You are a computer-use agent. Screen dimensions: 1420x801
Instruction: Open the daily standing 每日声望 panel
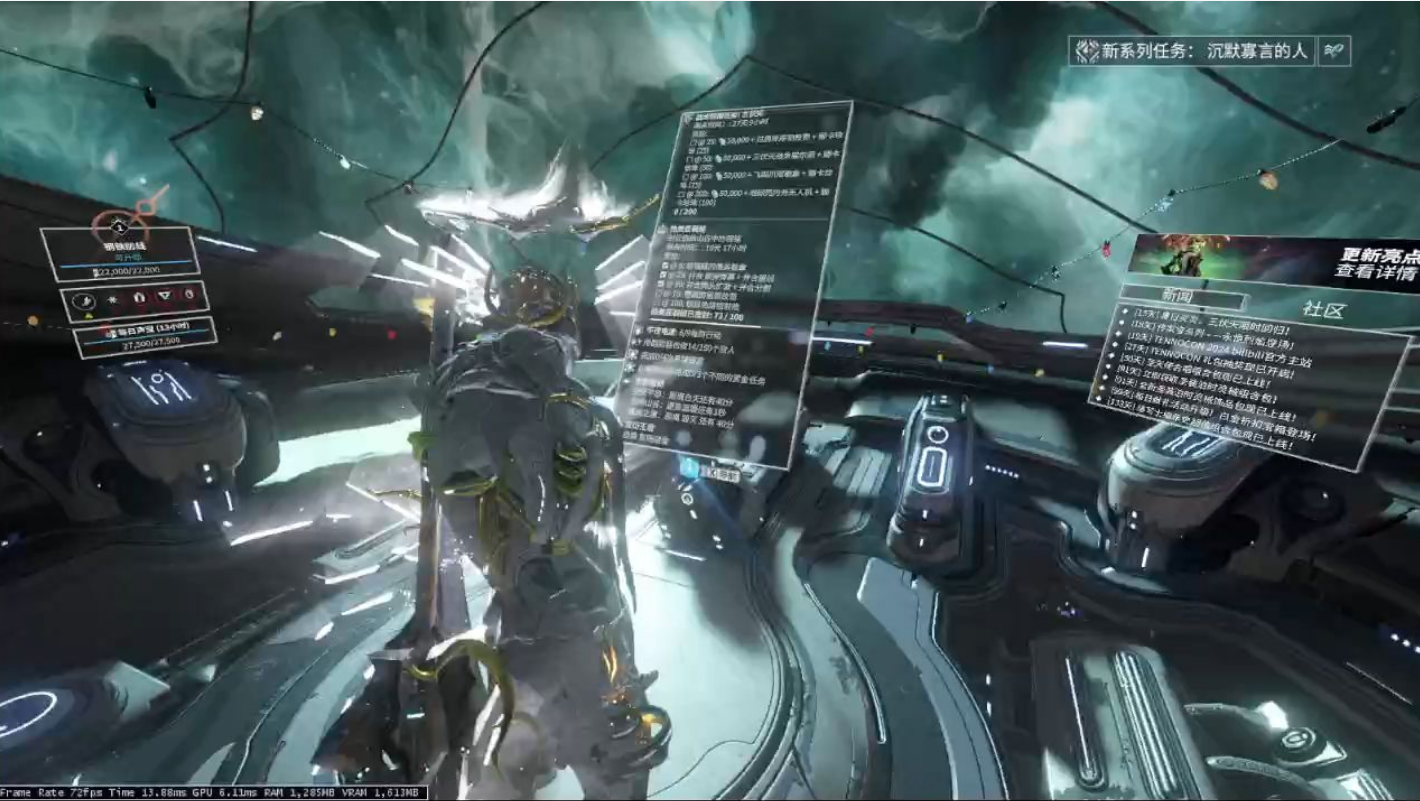pyautogui.click(x=130, y=336)
